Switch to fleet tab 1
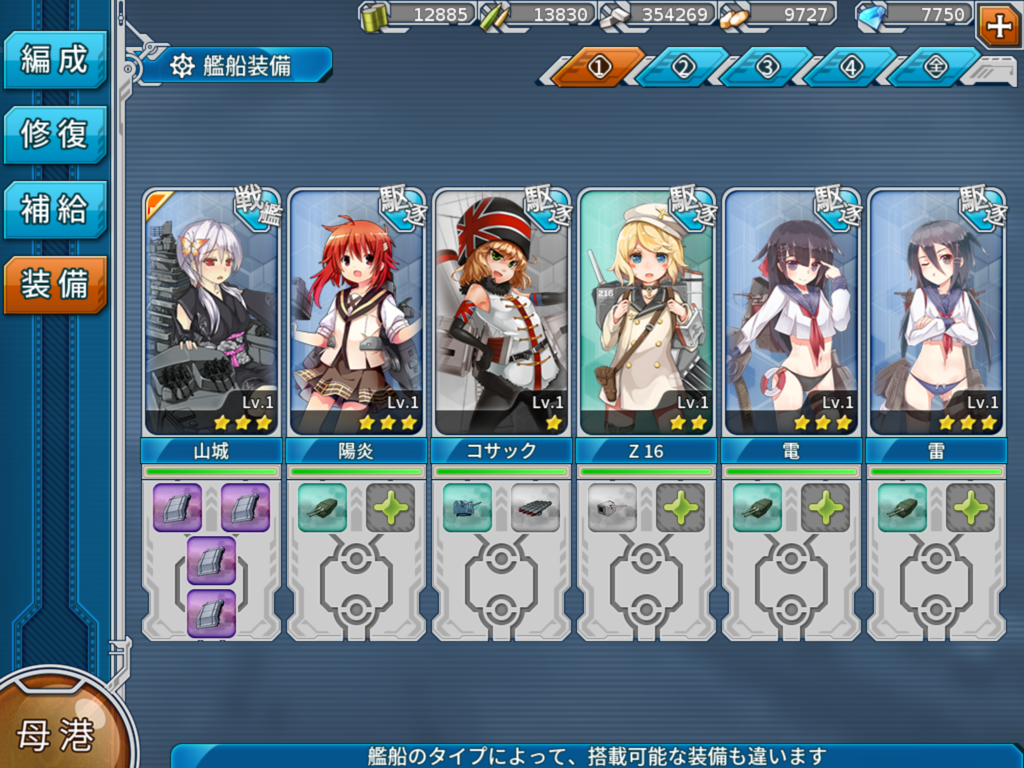The image size is (1024, 768). point(599,67)
